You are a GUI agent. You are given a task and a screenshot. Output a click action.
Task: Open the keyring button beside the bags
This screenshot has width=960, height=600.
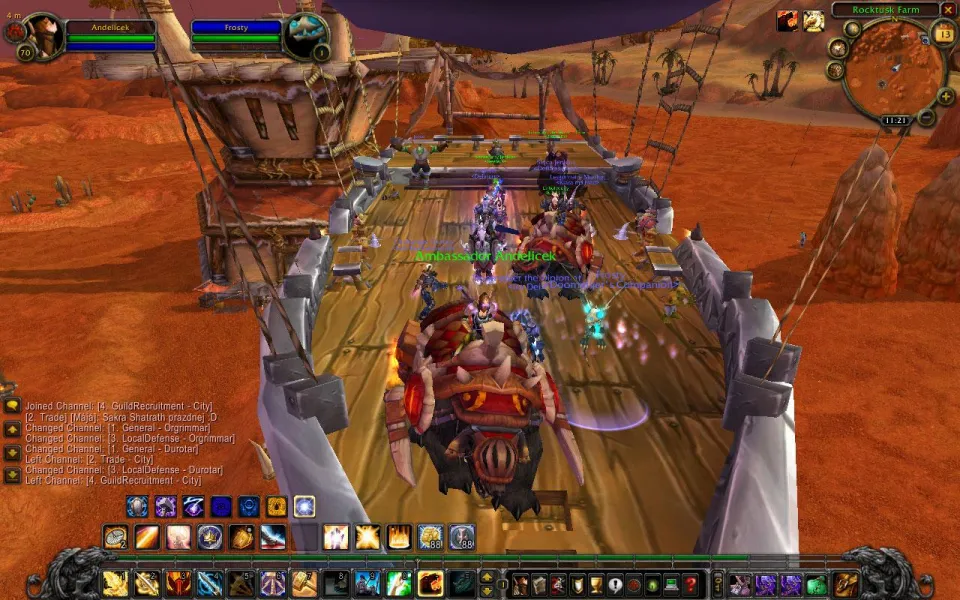point(717,584)
